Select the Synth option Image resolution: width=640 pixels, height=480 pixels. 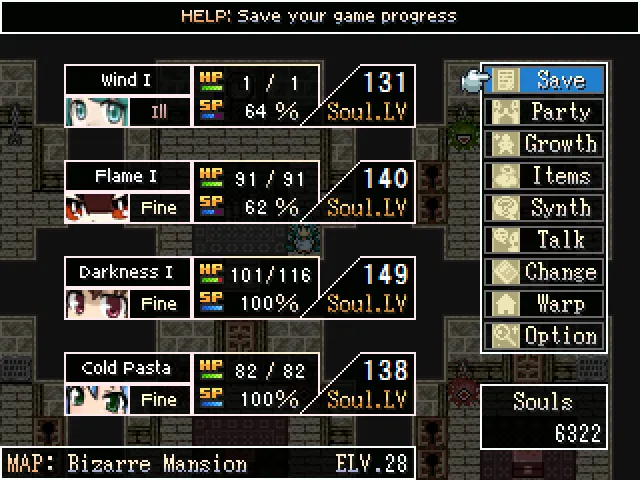547,208
